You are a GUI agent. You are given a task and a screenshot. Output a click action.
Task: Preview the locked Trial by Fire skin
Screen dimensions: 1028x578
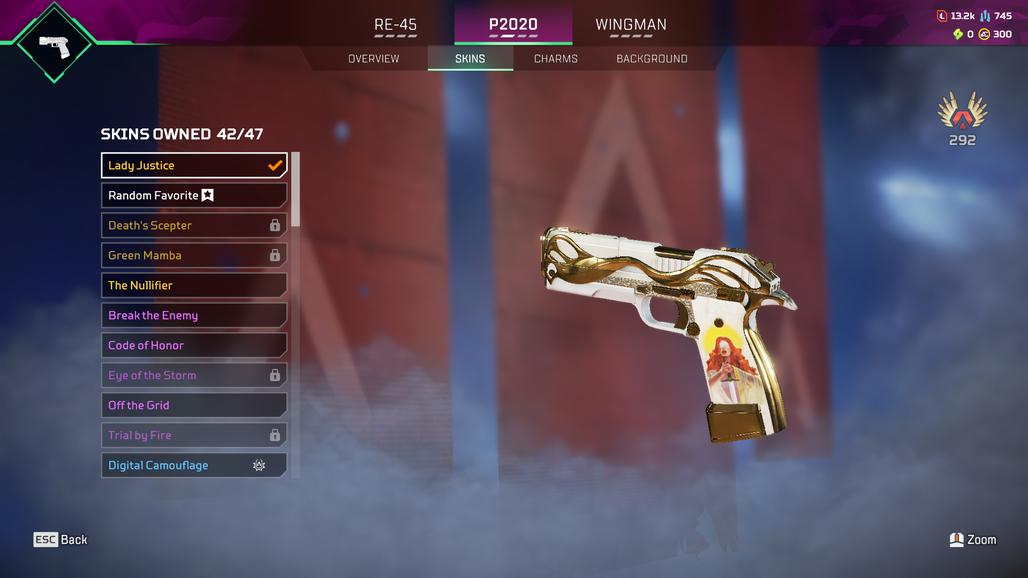194,436
